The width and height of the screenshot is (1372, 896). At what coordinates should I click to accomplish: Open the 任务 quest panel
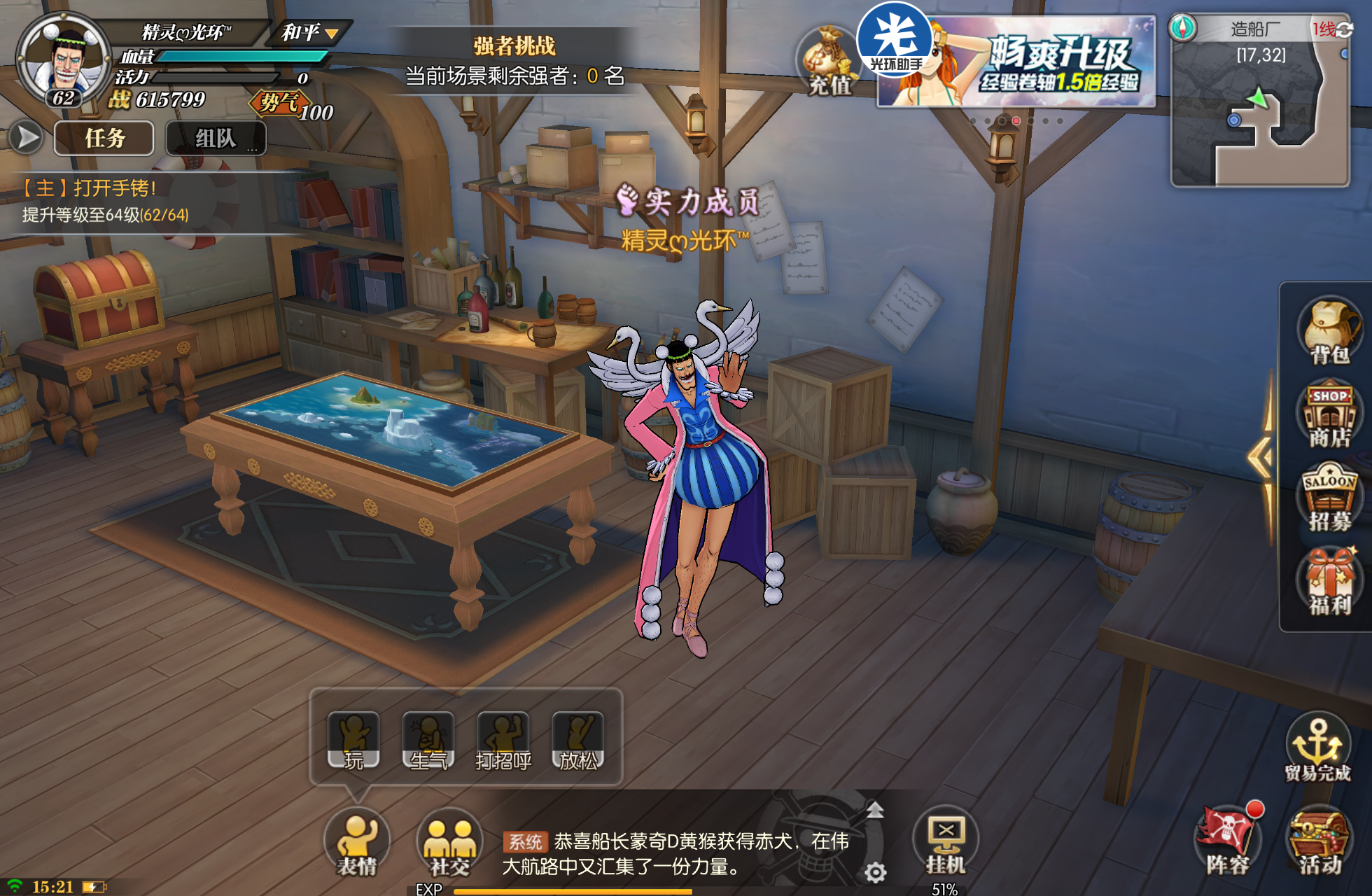click(104, 138)
